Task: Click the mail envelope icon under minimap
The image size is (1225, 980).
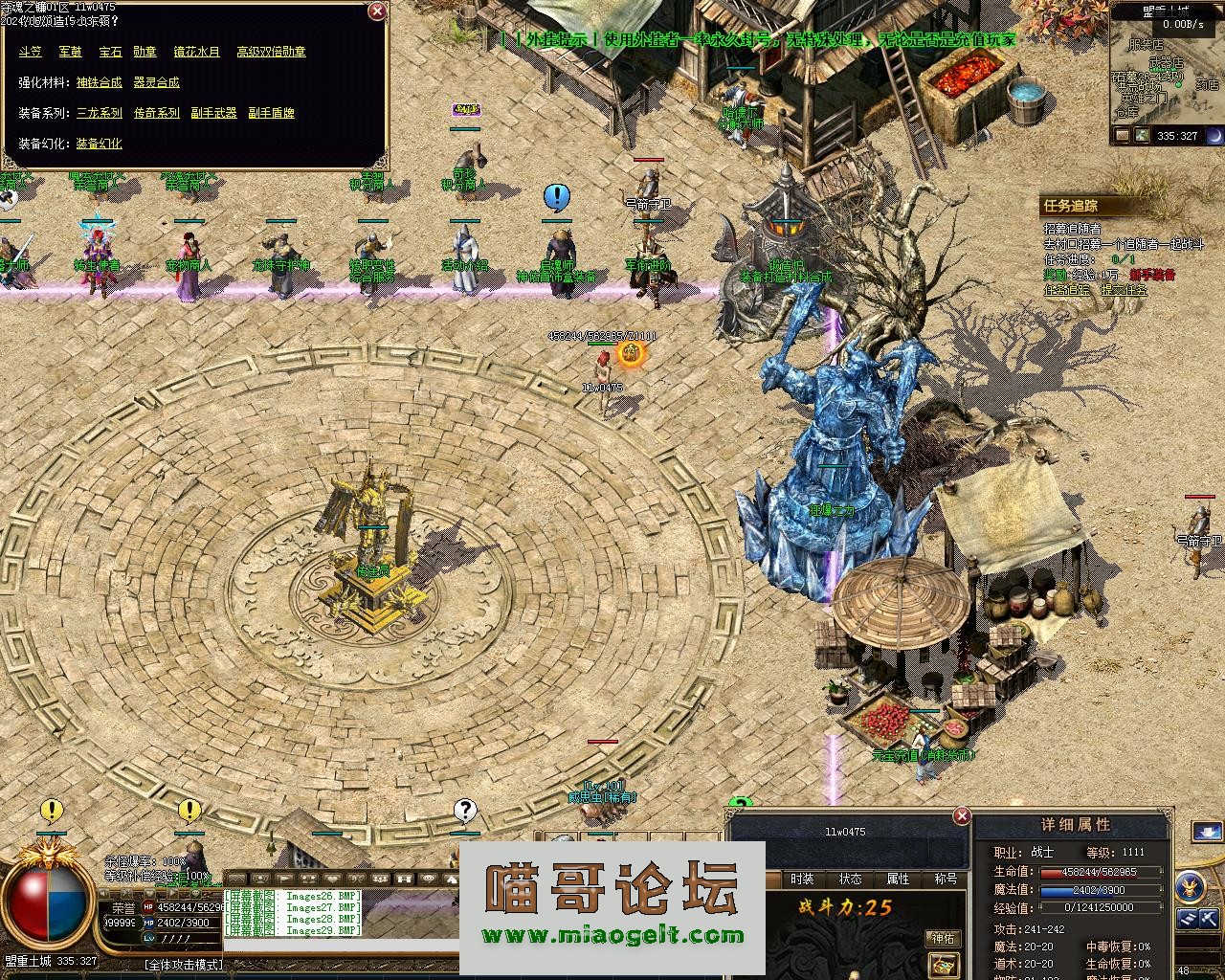Action: coord(1120,136)
